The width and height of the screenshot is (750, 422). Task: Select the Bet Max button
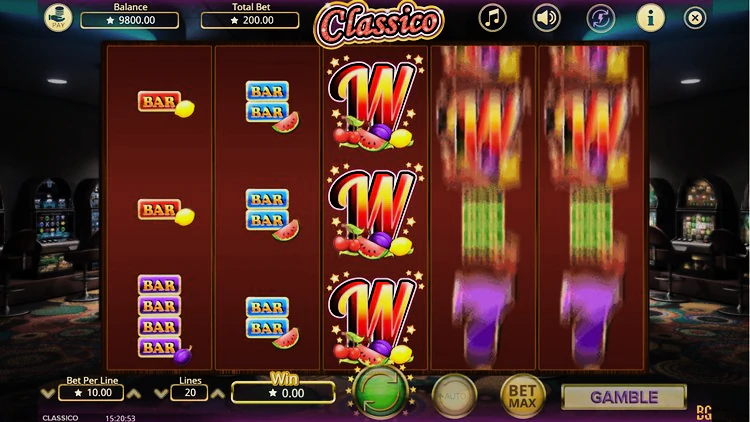coord(523,396)
